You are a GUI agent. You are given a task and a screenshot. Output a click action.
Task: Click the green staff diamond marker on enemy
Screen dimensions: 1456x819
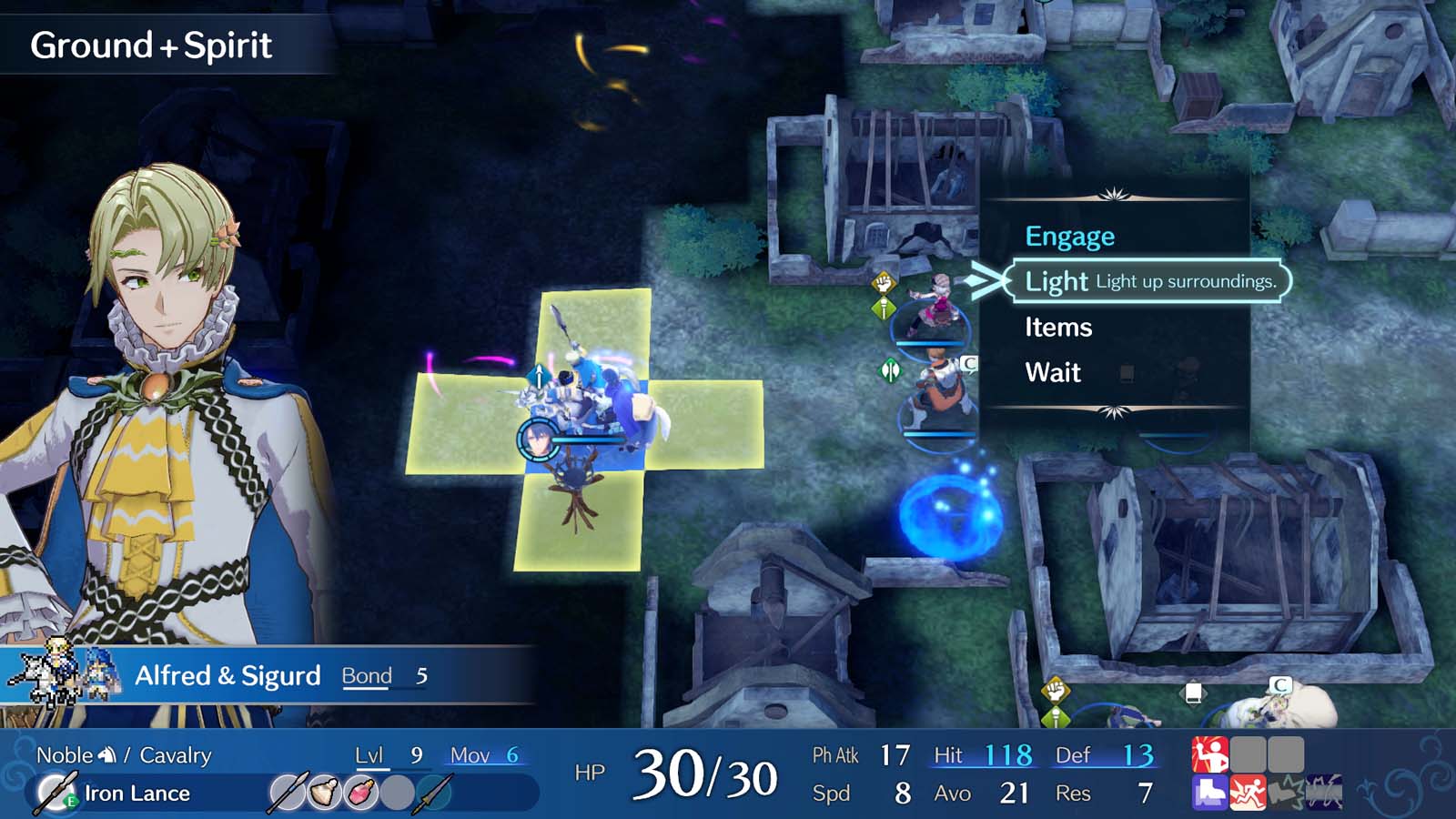pyautogui.click(x=893, y=369)
